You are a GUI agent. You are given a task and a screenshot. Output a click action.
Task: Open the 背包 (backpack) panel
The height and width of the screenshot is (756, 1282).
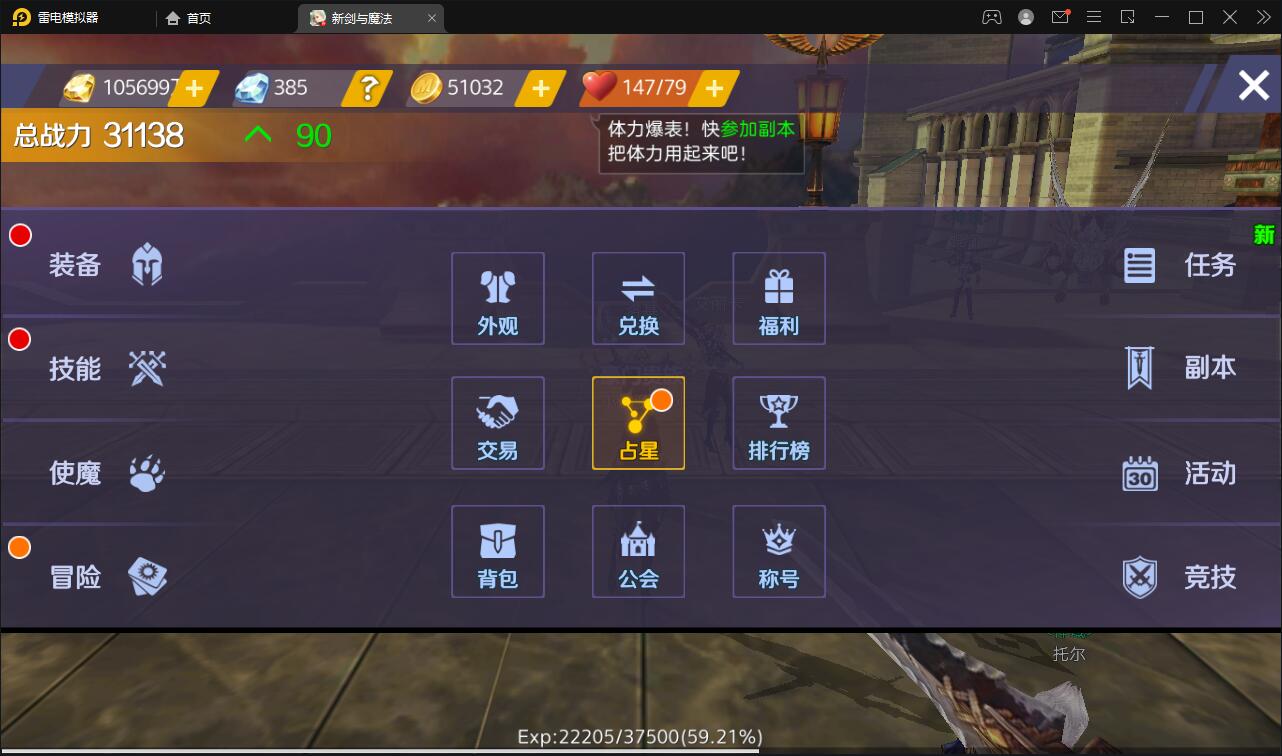click(x=497, y=551)
